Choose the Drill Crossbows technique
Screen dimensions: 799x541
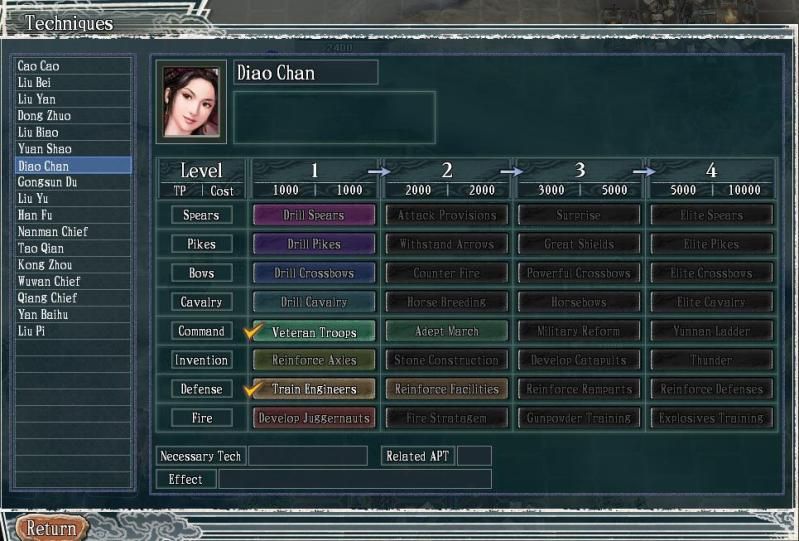[x=314, y=273]
